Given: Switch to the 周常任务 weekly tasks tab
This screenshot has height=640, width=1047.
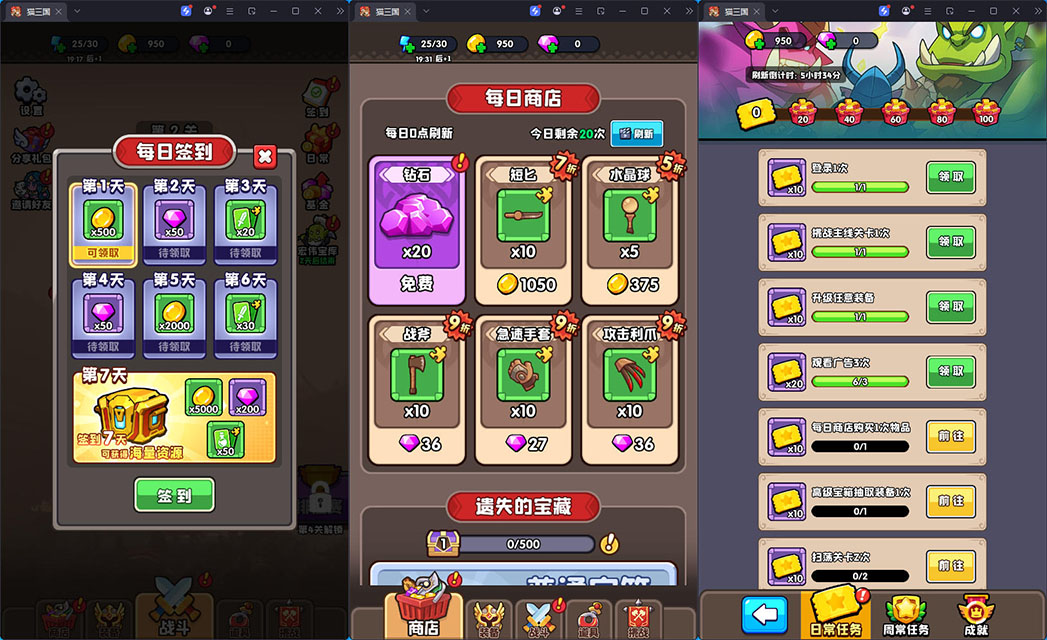Looking at the screenshot, I should tap(907, 614).
